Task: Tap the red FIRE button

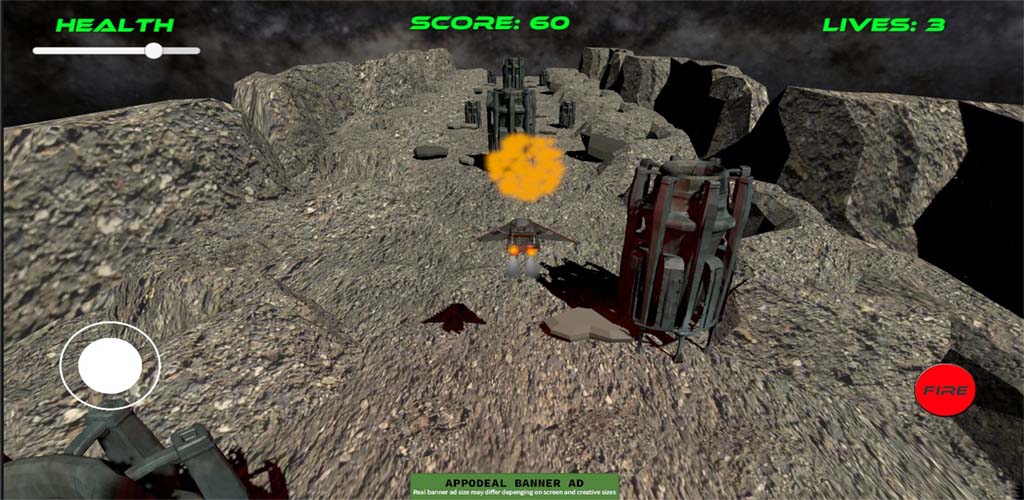Action: [x=945, y=390]
